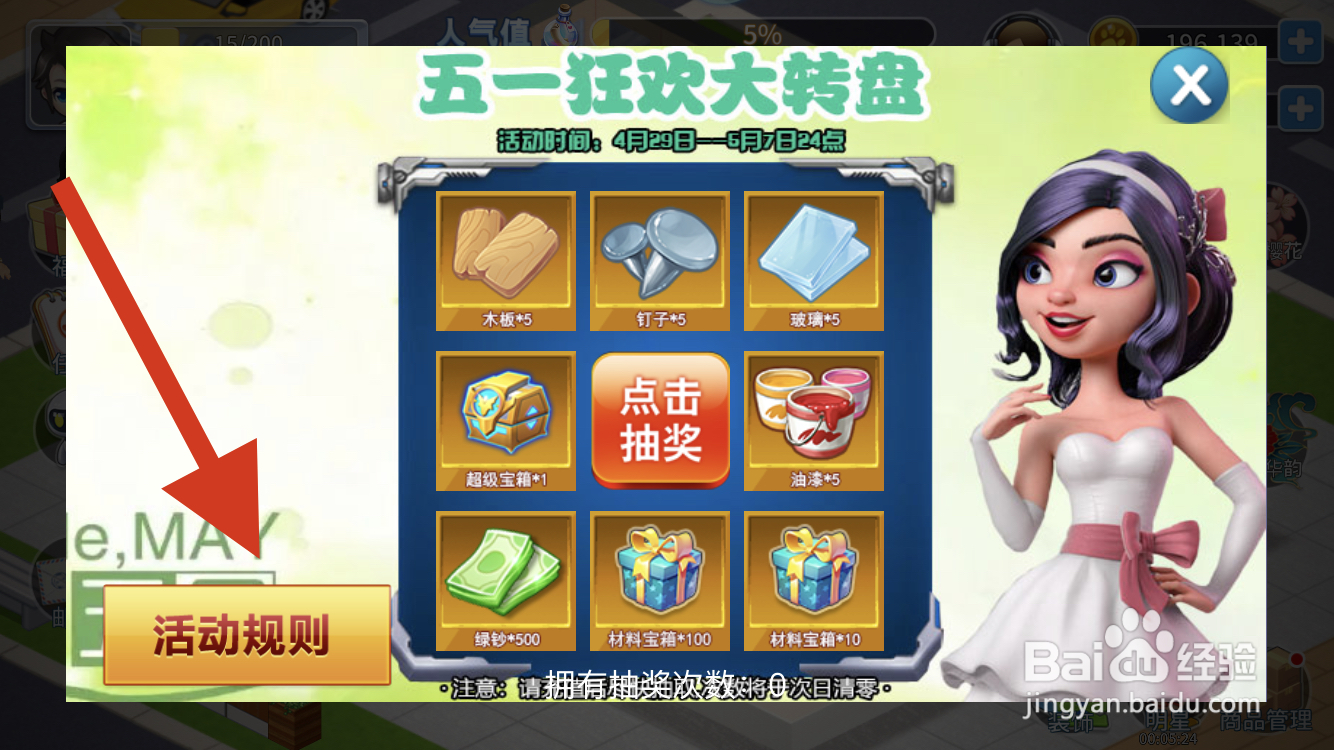The width and height of the screenshot is (1334, 750).
Task: Select the 钉子*5 nails prize icon
Action: (x=659, y=260)
